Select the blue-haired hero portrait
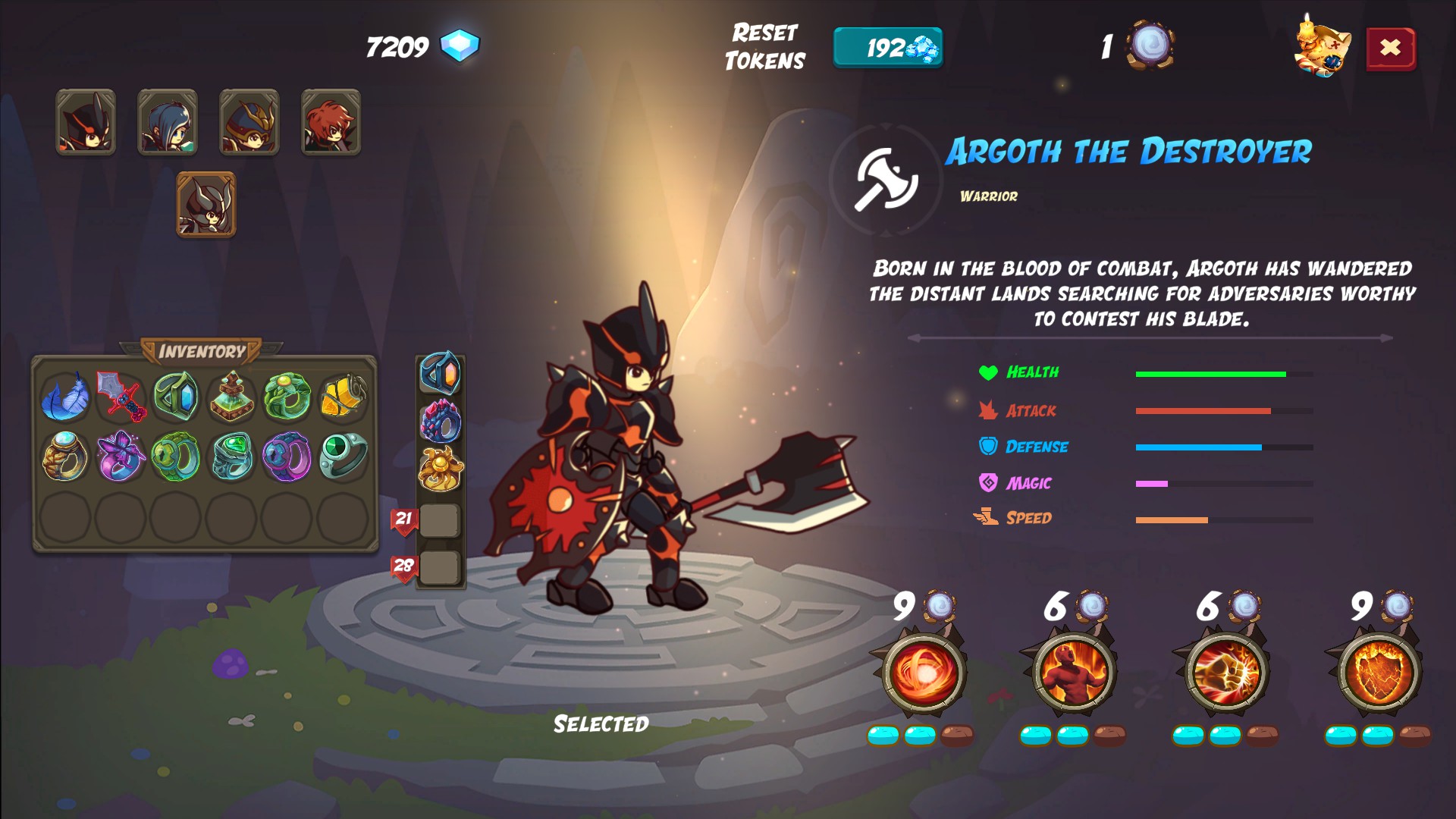Viewport: 1456px width, 819px height. click(168, 123)
